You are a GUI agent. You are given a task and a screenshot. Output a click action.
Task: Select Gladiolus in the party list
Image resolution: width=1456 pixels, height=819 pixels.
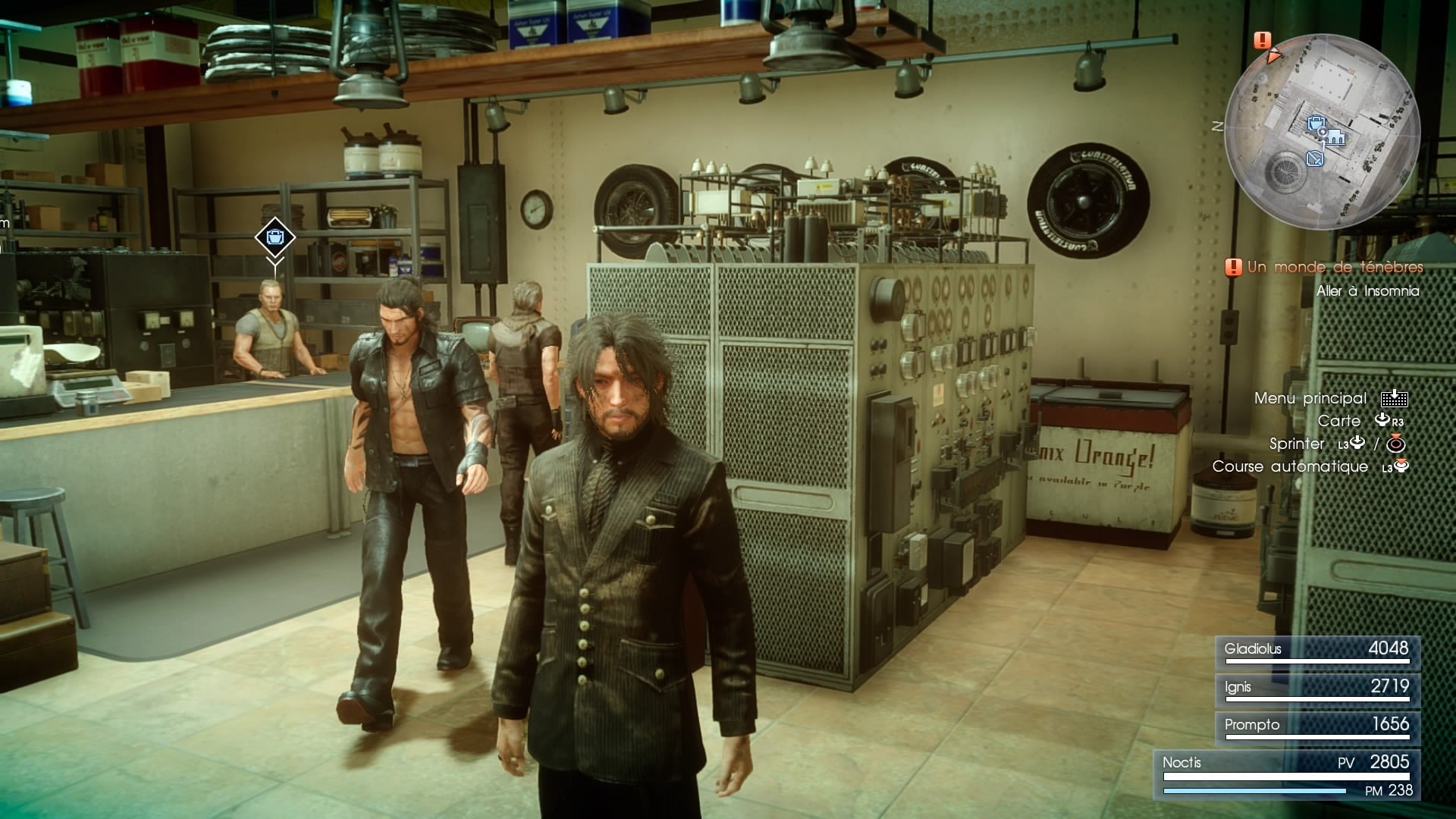(x=1317, y=651)
